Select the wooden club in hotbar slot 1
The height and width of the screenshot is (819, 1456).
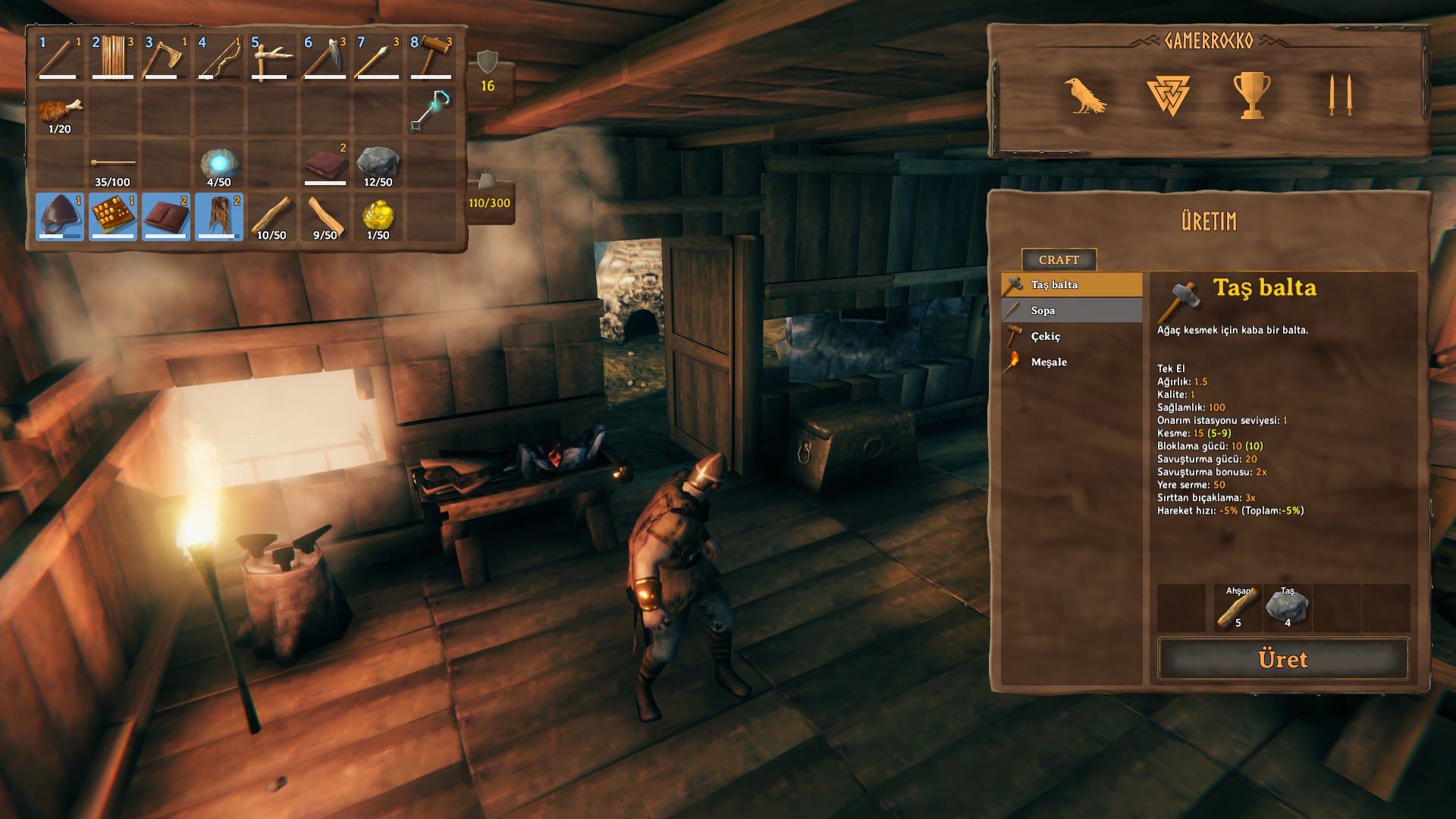tap(59, 58)
